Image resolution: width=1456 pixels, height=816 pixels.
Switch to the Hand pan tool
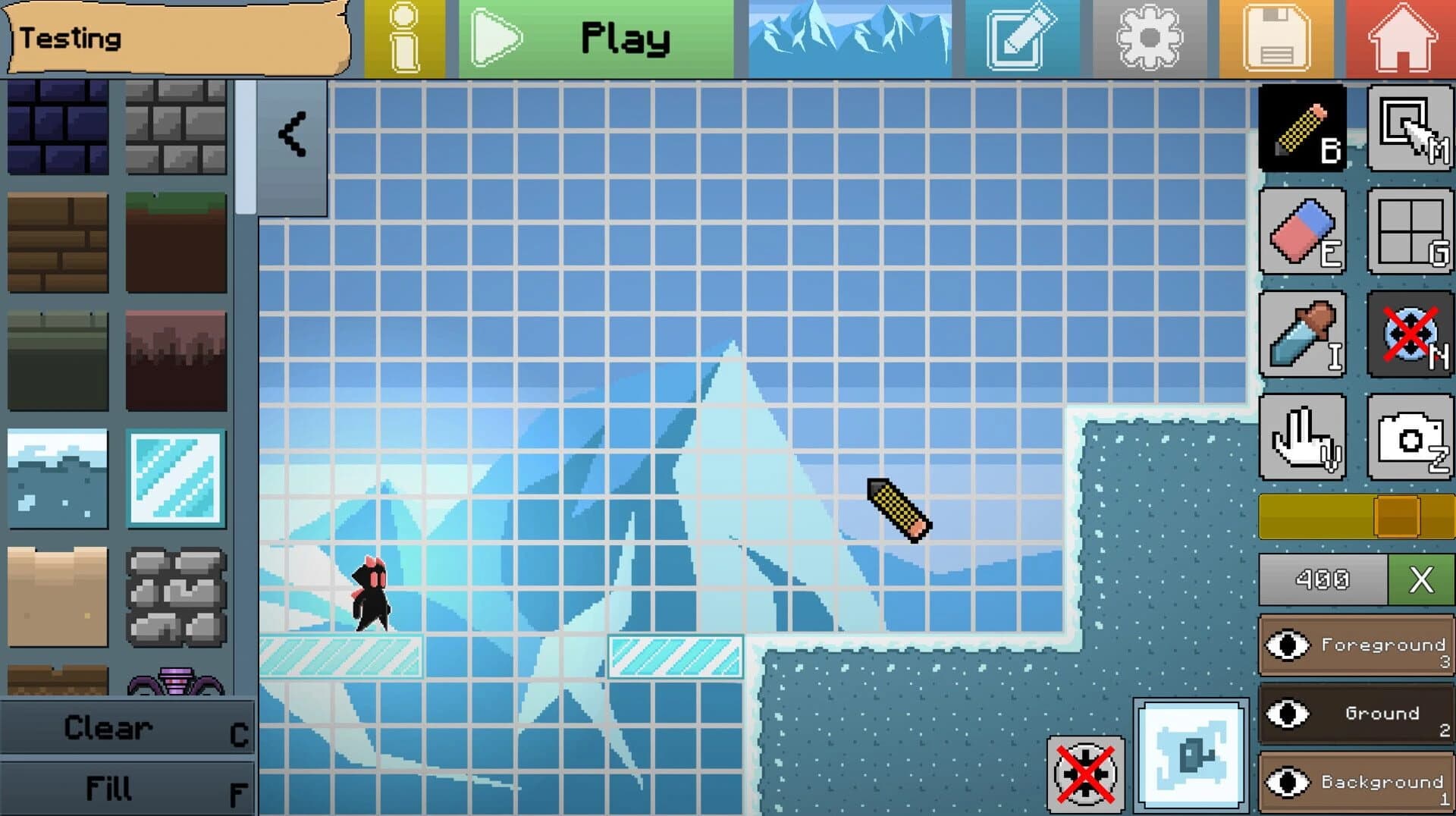[x=1302, y=436]
